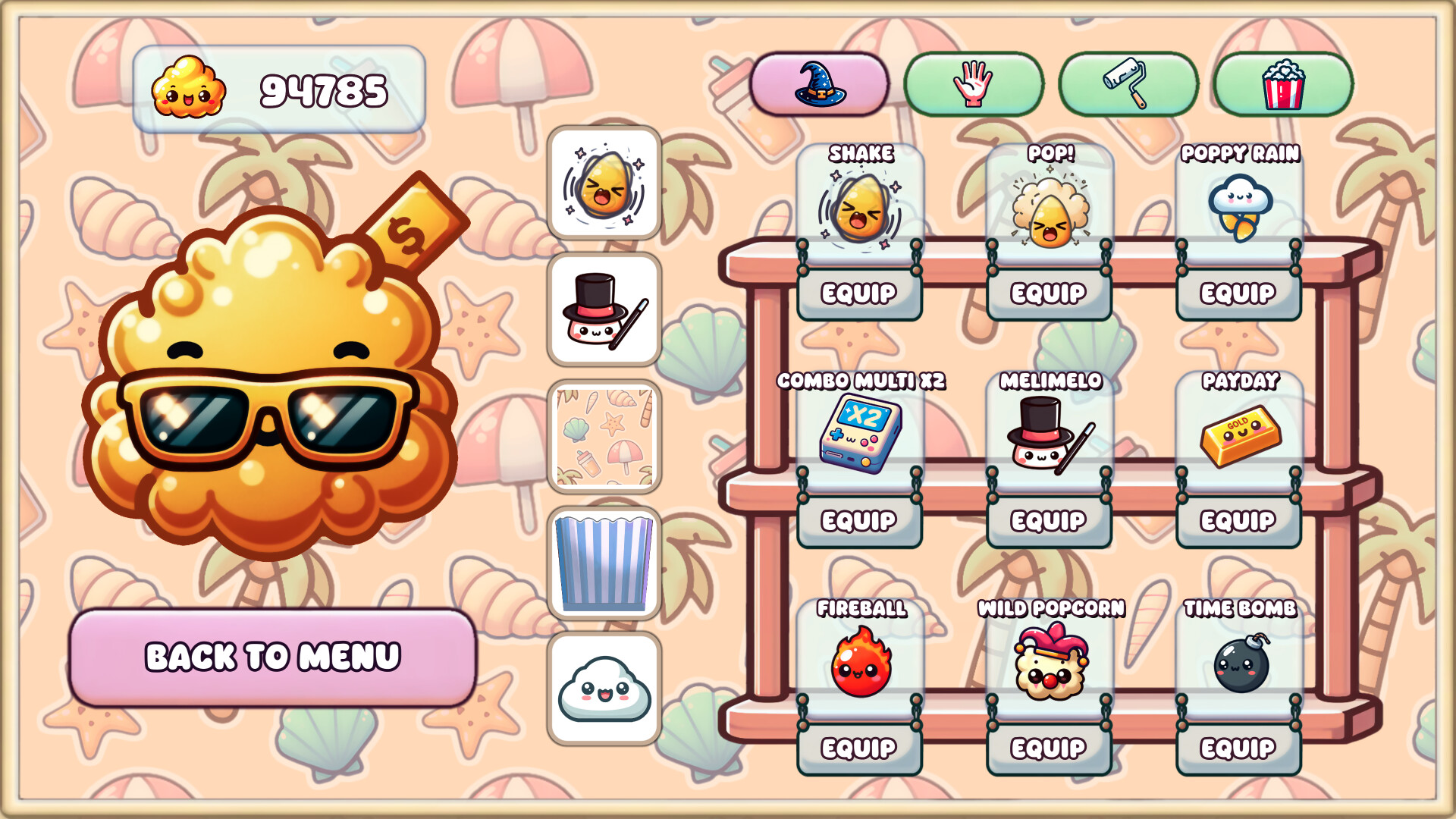This screenshot has width=1456, height=819.
Task: Select the Combo Multi X2 icon
Action: [861, 432]
